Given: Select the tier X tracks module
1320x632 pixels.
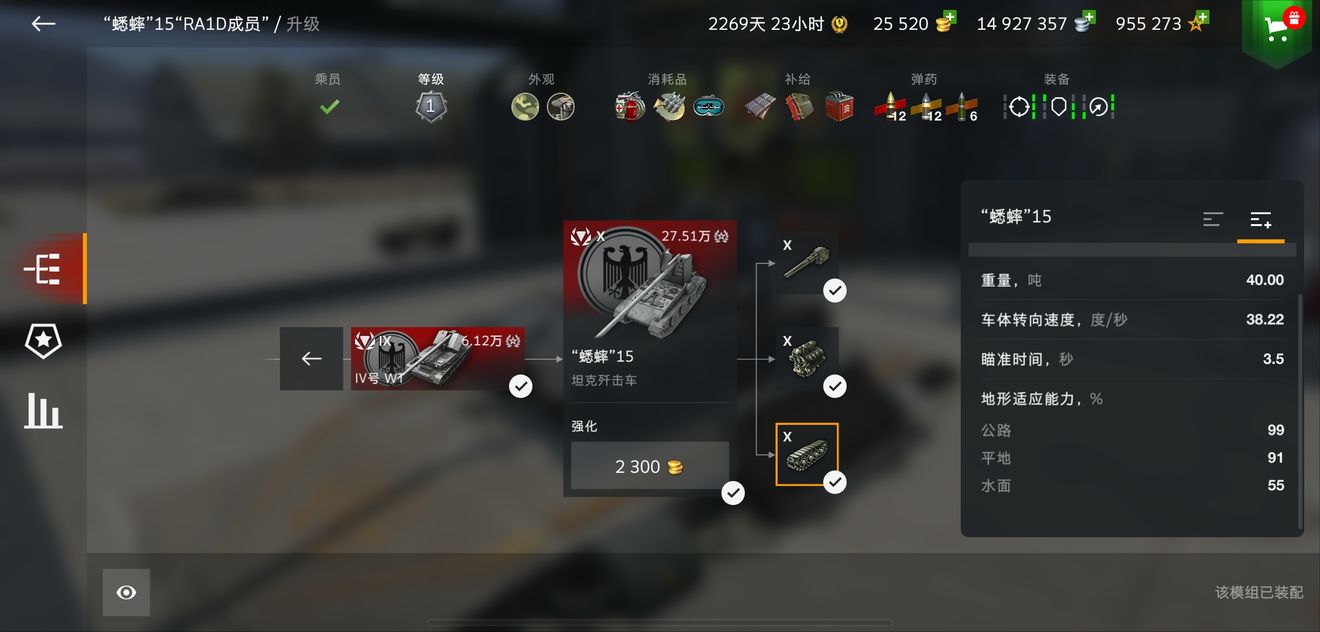Looking at the screenshot, I should (x=807, y=454).
